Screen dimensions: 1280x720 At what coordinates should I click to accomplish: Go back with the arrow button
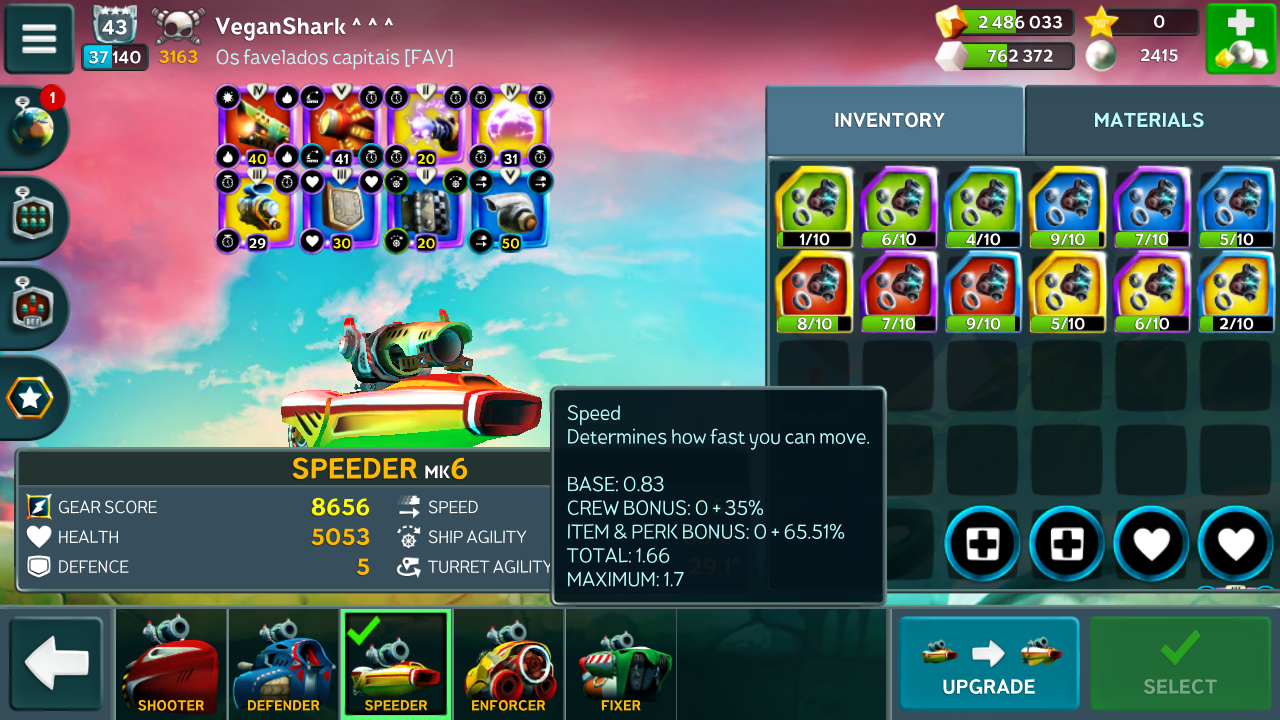[x=56, y=665]
